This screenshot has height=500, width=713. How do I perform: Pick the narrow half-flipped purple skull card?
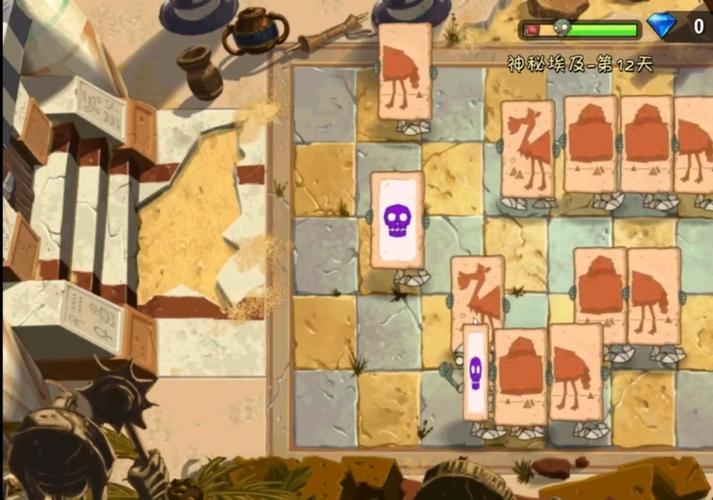click(476, 372)
